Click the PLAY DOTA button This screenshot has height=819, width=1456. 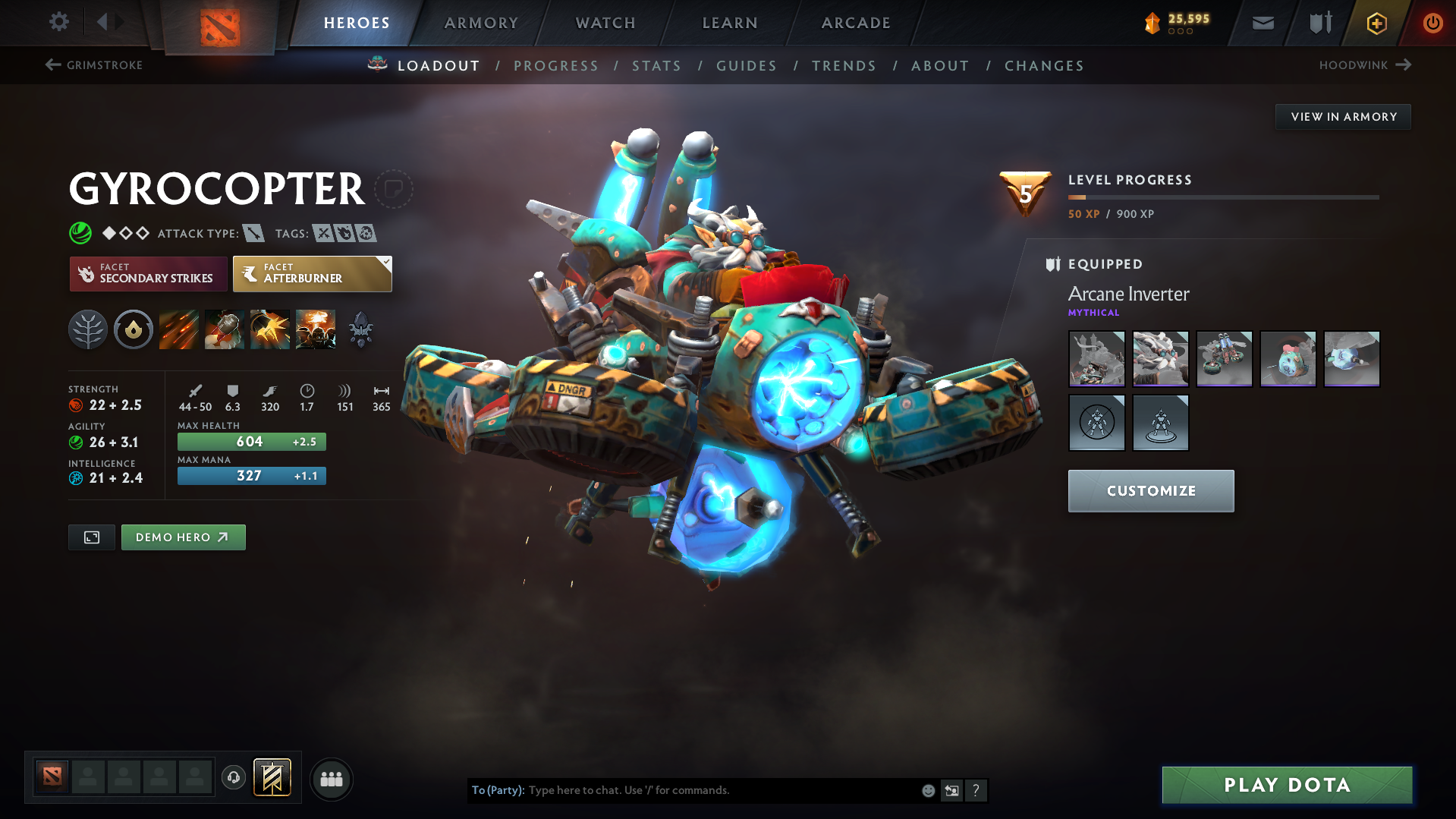[x=1285, y=785]
